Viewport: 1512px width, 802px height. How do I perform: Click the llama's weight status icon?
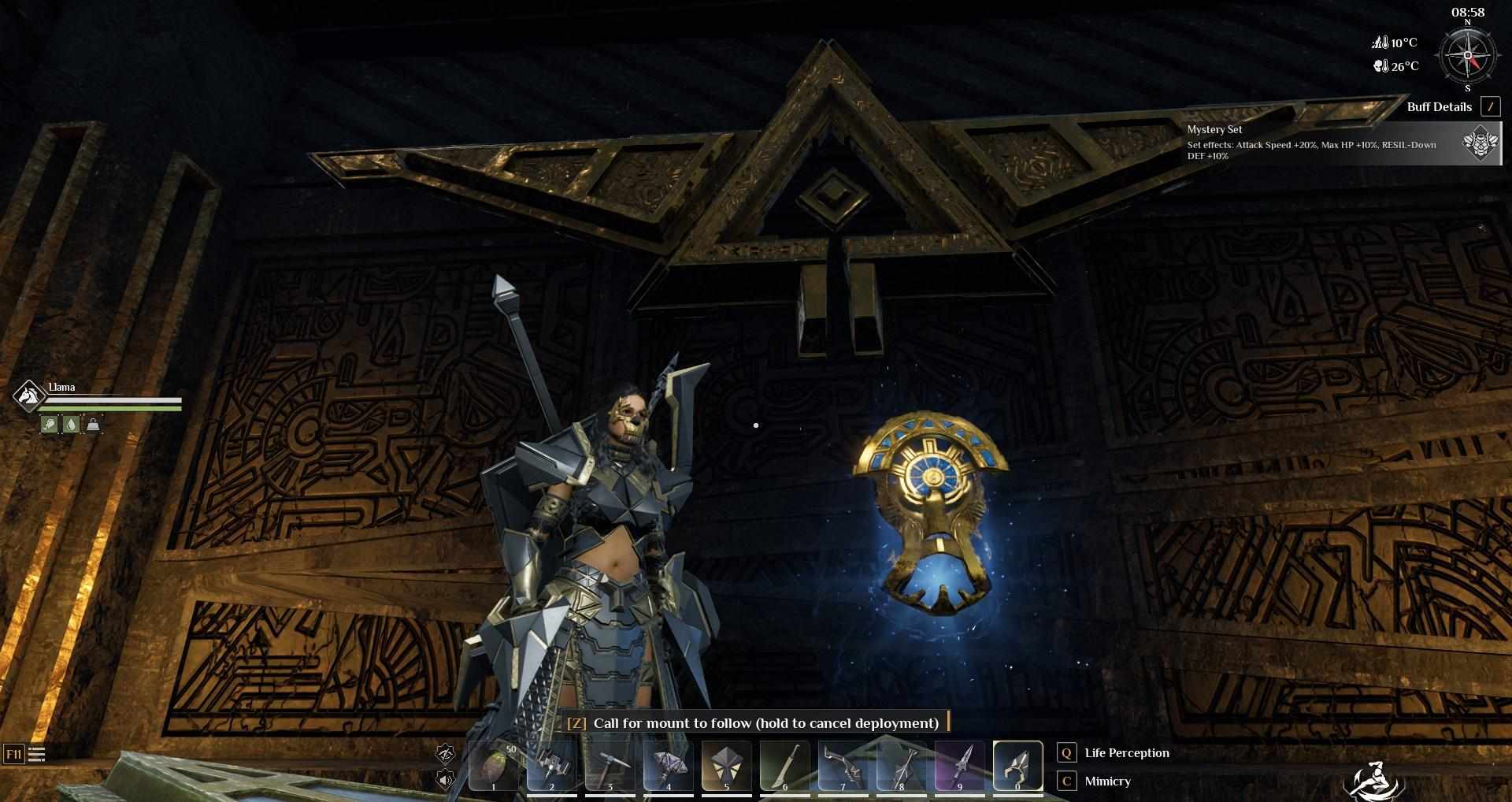[x=93, y=425]
